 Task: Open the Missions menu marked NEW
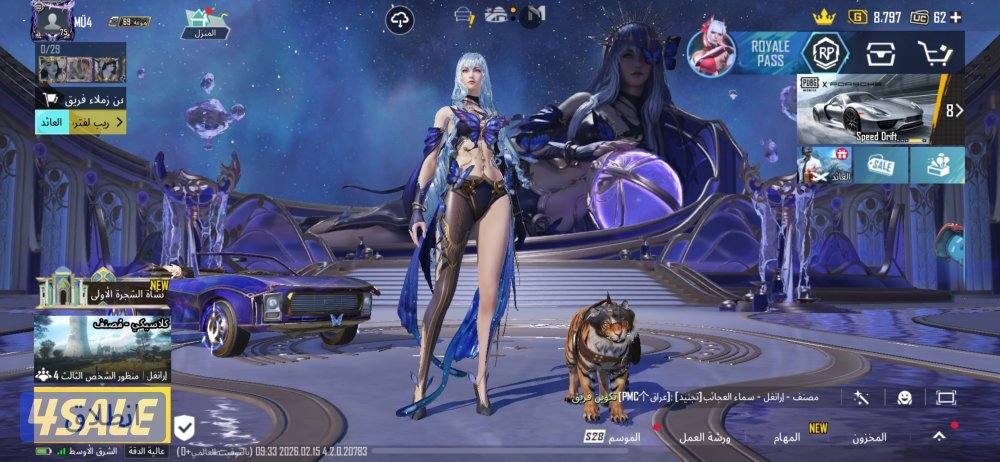click(787, 438)
